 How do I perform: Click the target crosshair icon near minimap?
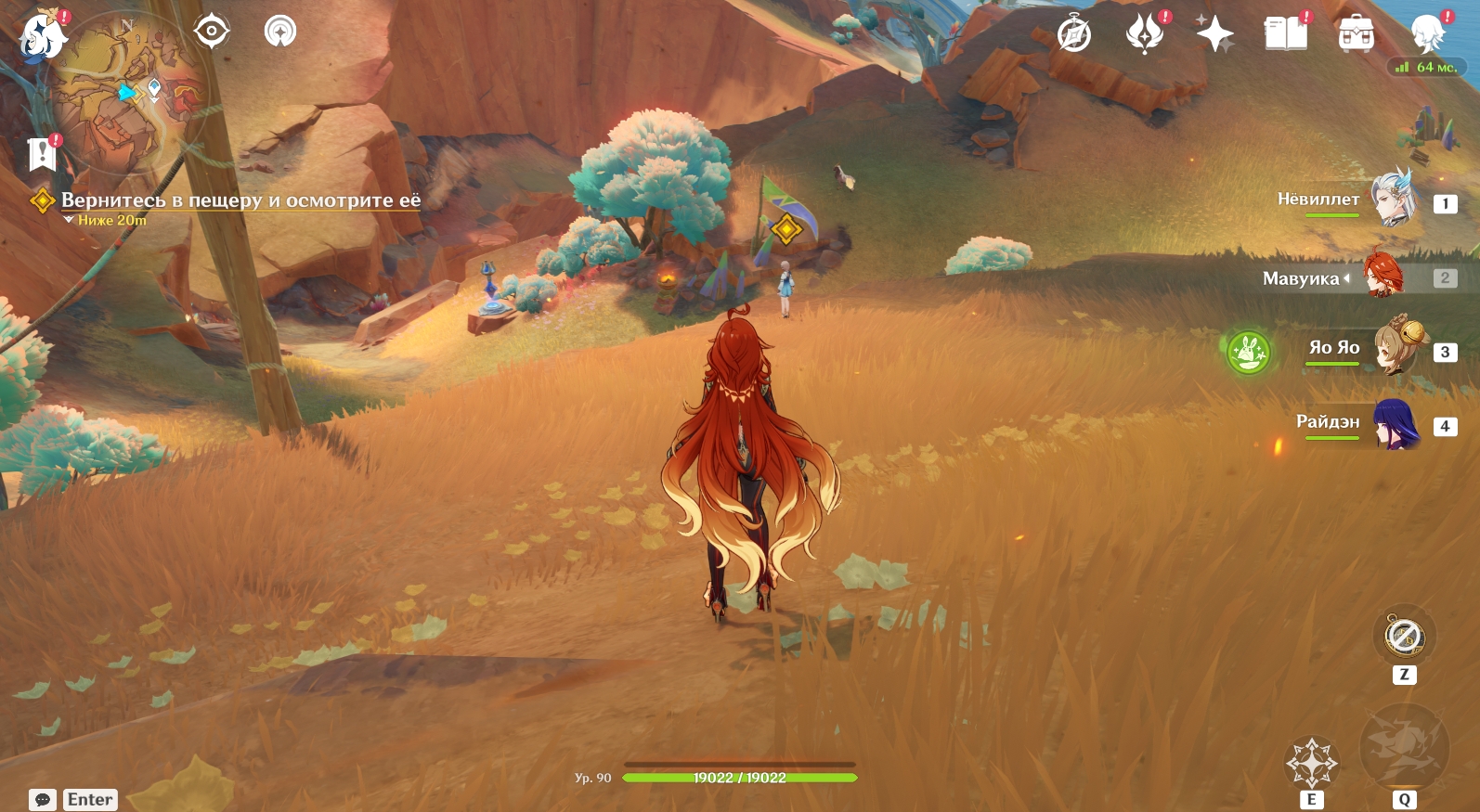[212, 32]
